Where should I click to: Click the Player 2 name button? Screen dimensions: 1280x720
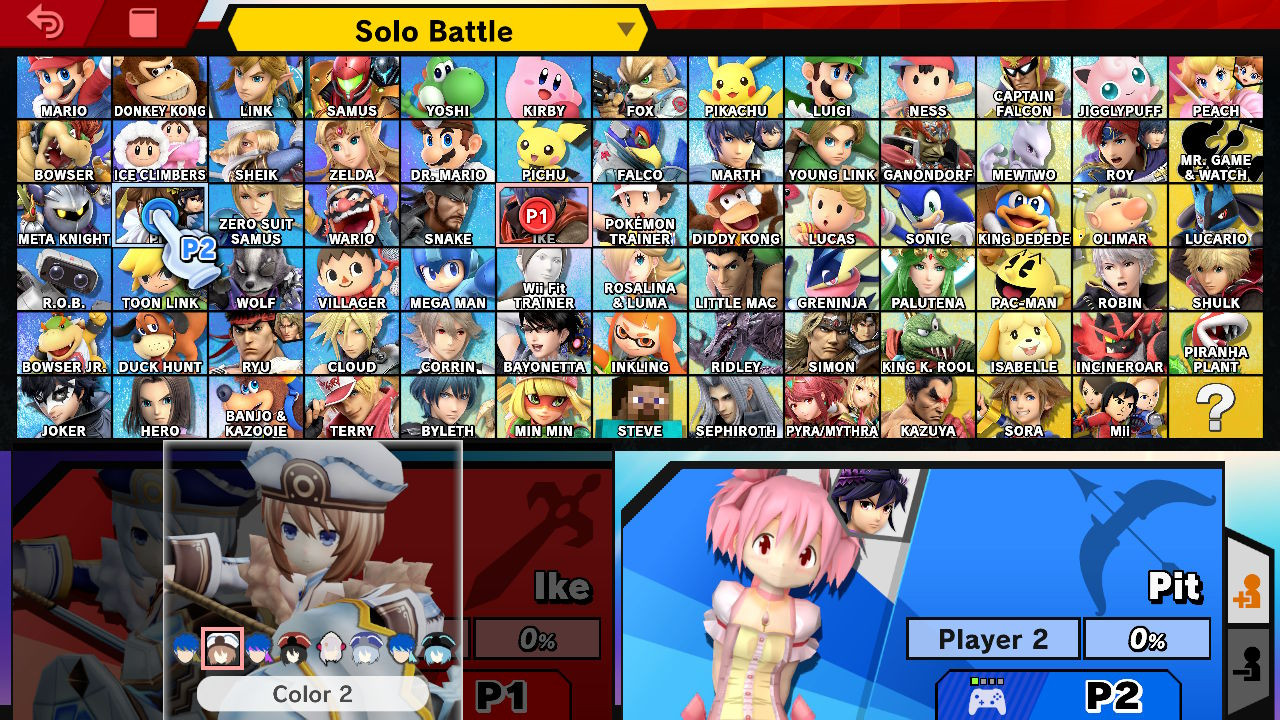pos(992,638)
